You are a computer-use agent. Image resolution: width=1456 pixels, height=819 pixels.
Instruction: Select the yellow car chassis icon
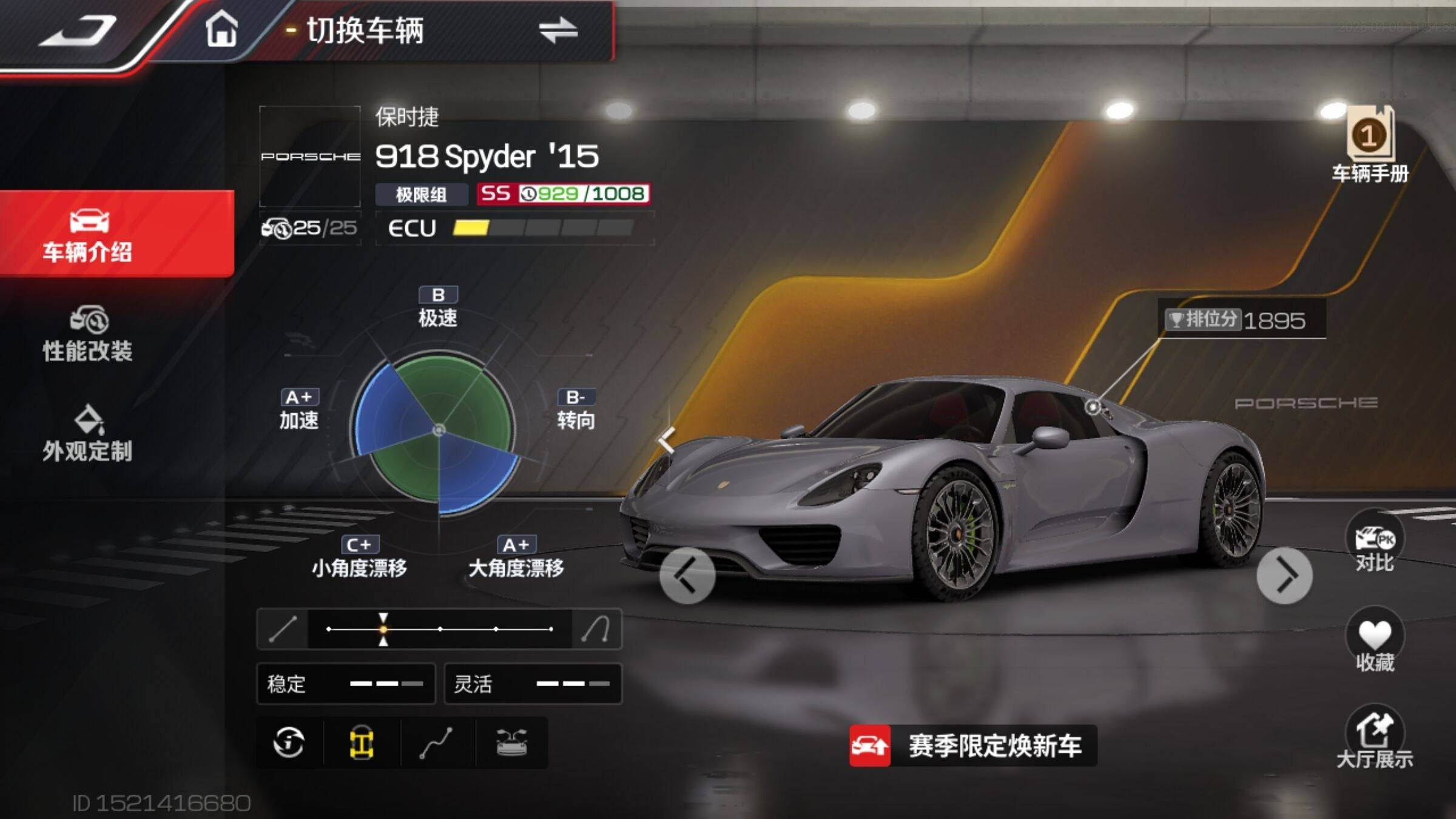tap(362, 743)
